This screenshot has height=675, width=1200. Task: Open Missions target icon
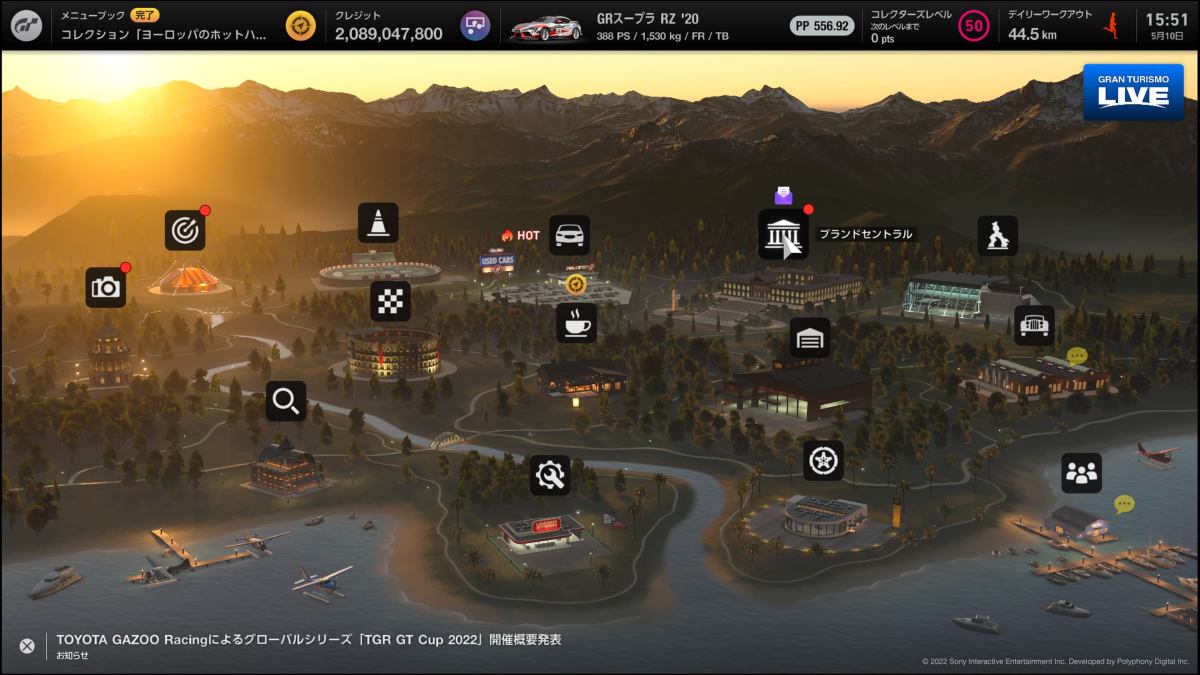pyautogui.click(x=185, y=230)
